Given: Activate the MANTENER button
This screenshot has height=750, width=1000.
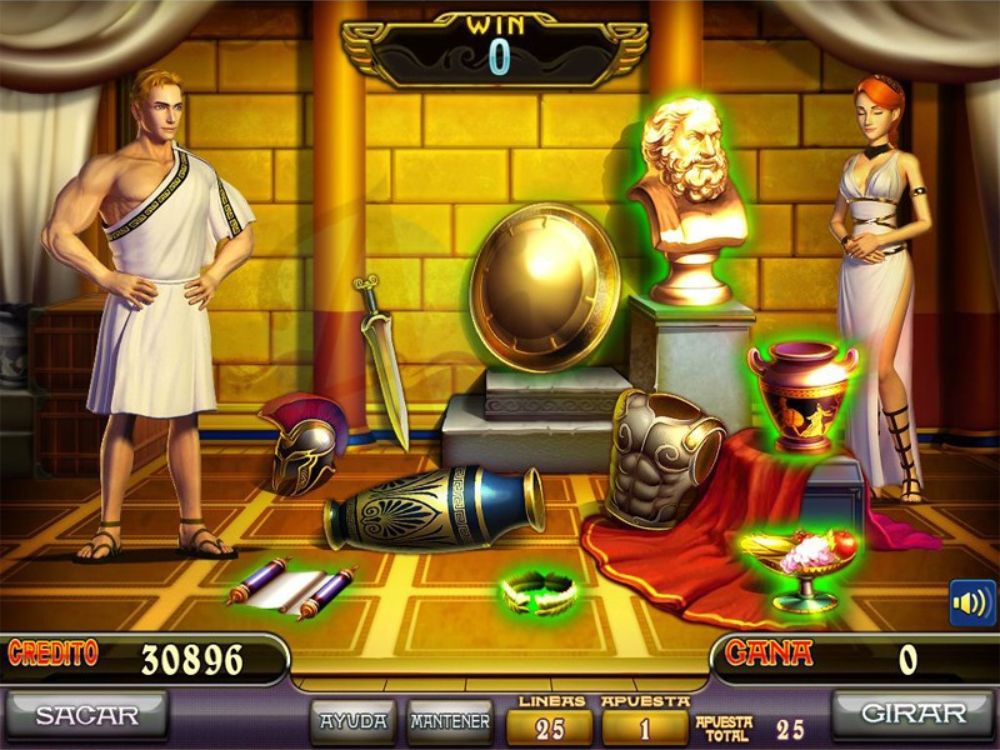Looking at the screenshot, I should (x=450, y=720).
